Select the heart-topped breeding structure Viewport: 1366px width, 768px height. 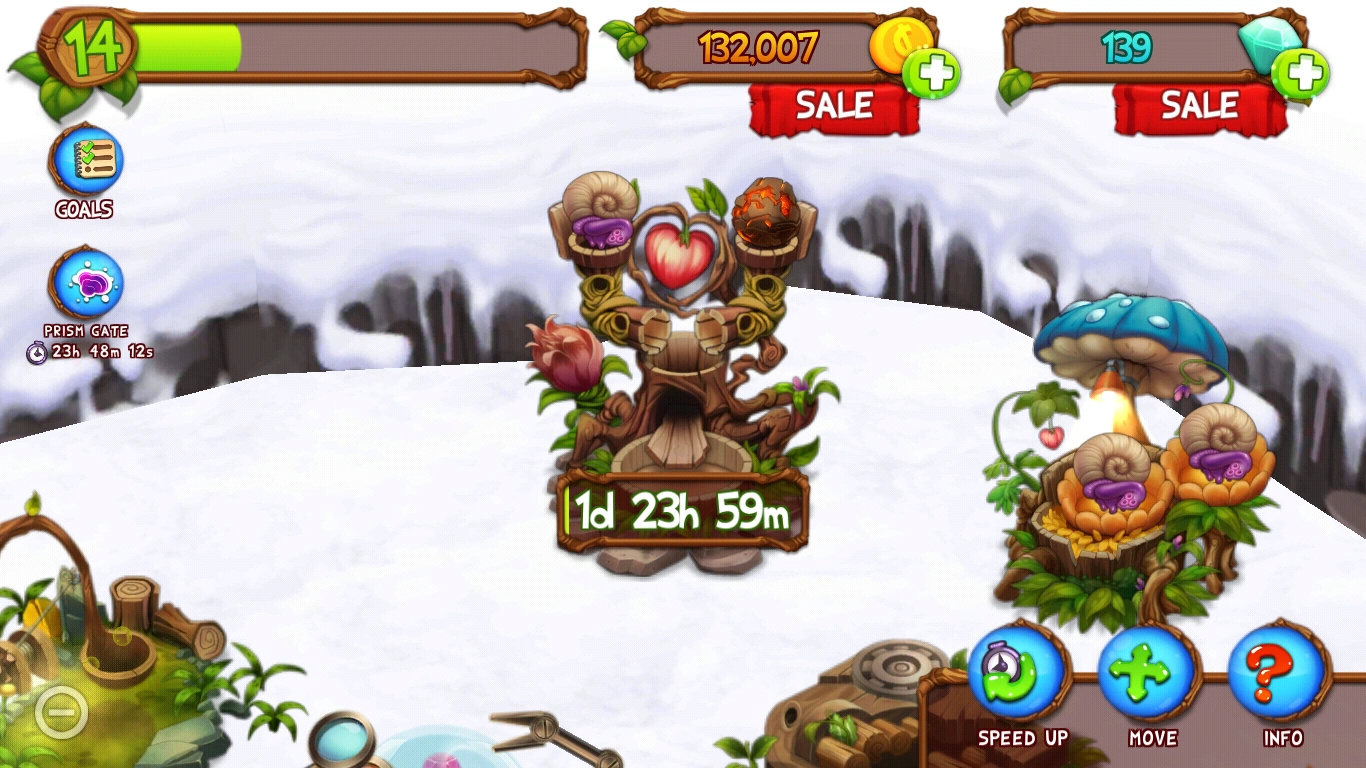coord(680,330)
